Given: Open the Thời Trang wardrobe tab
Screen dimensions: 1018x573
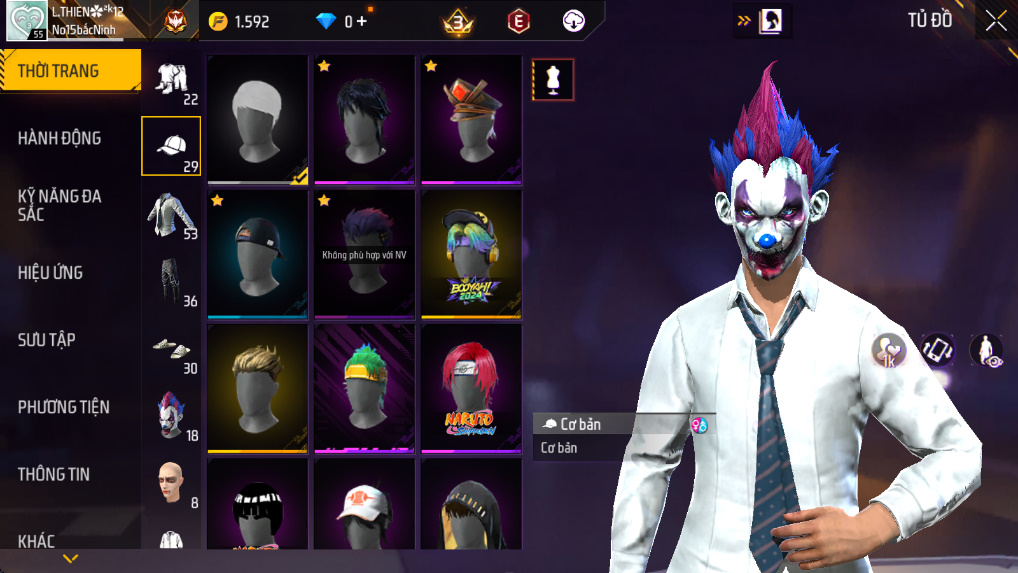Looking at the screenshot, I should [70, 71].
